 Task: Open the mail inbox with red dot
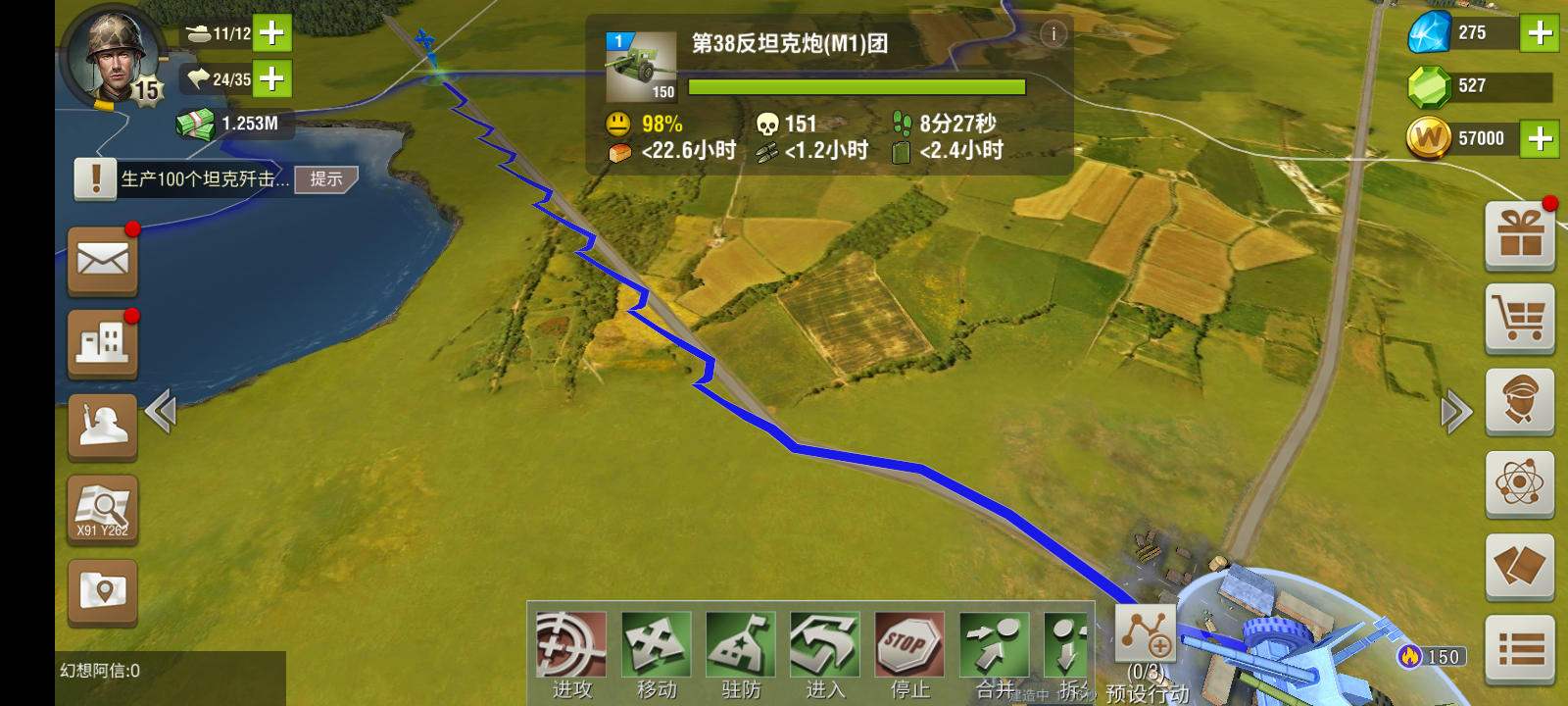point(101,261)
